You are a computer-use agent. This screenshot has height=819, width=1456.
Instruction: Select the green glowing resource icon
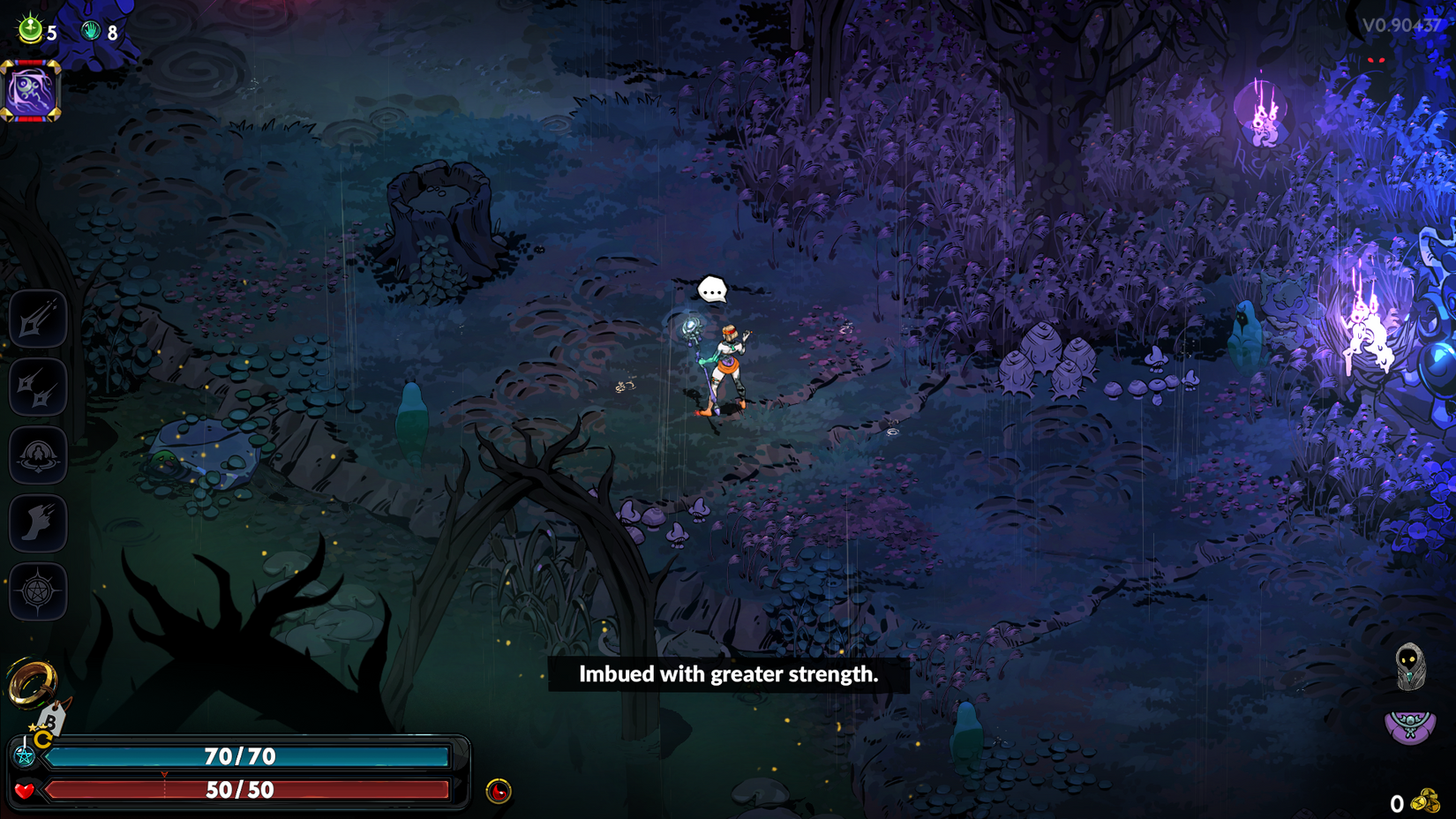[31, 30]
